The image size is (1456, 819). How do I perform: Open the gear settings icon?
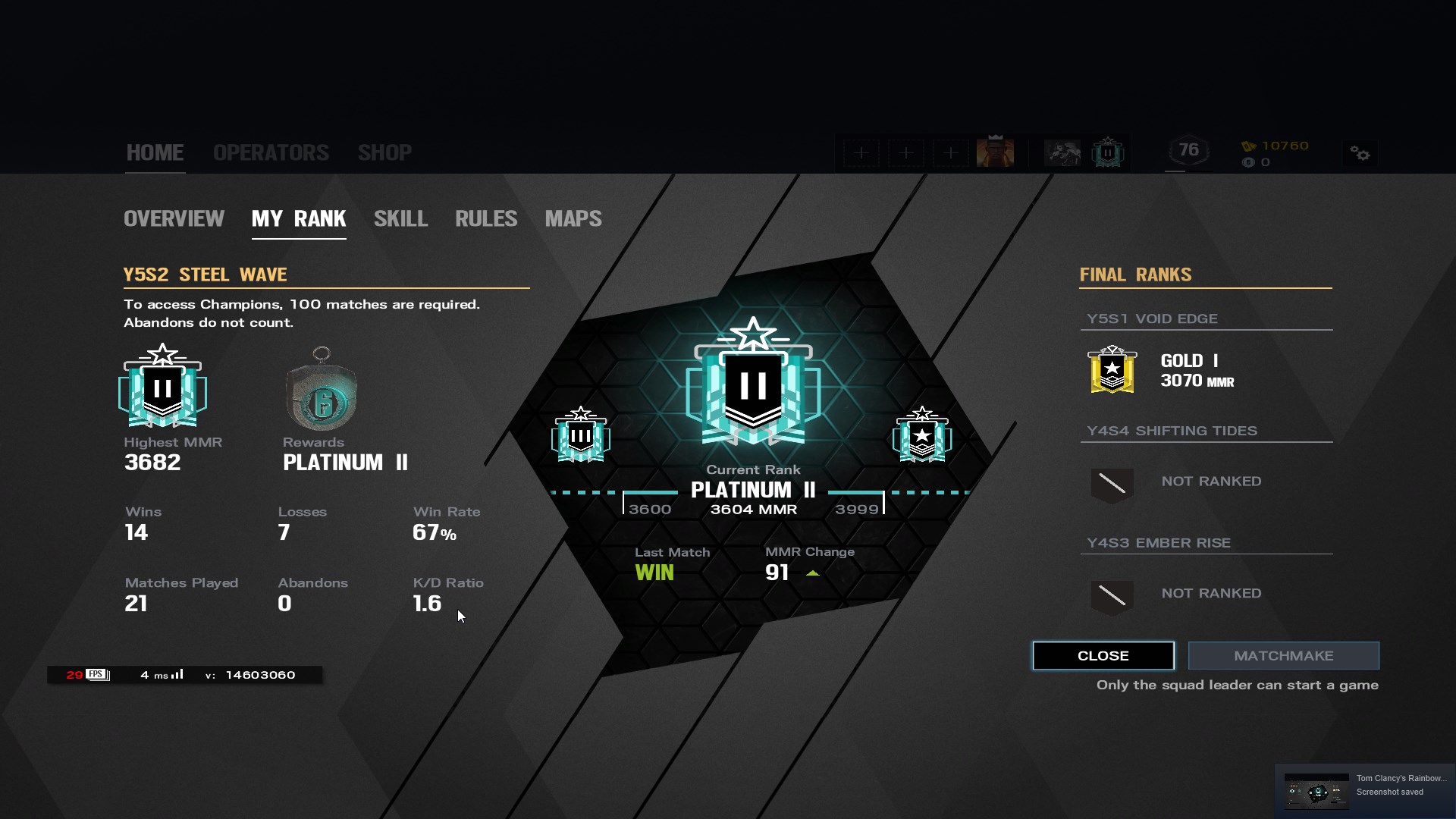click(x=1360, y=154)
